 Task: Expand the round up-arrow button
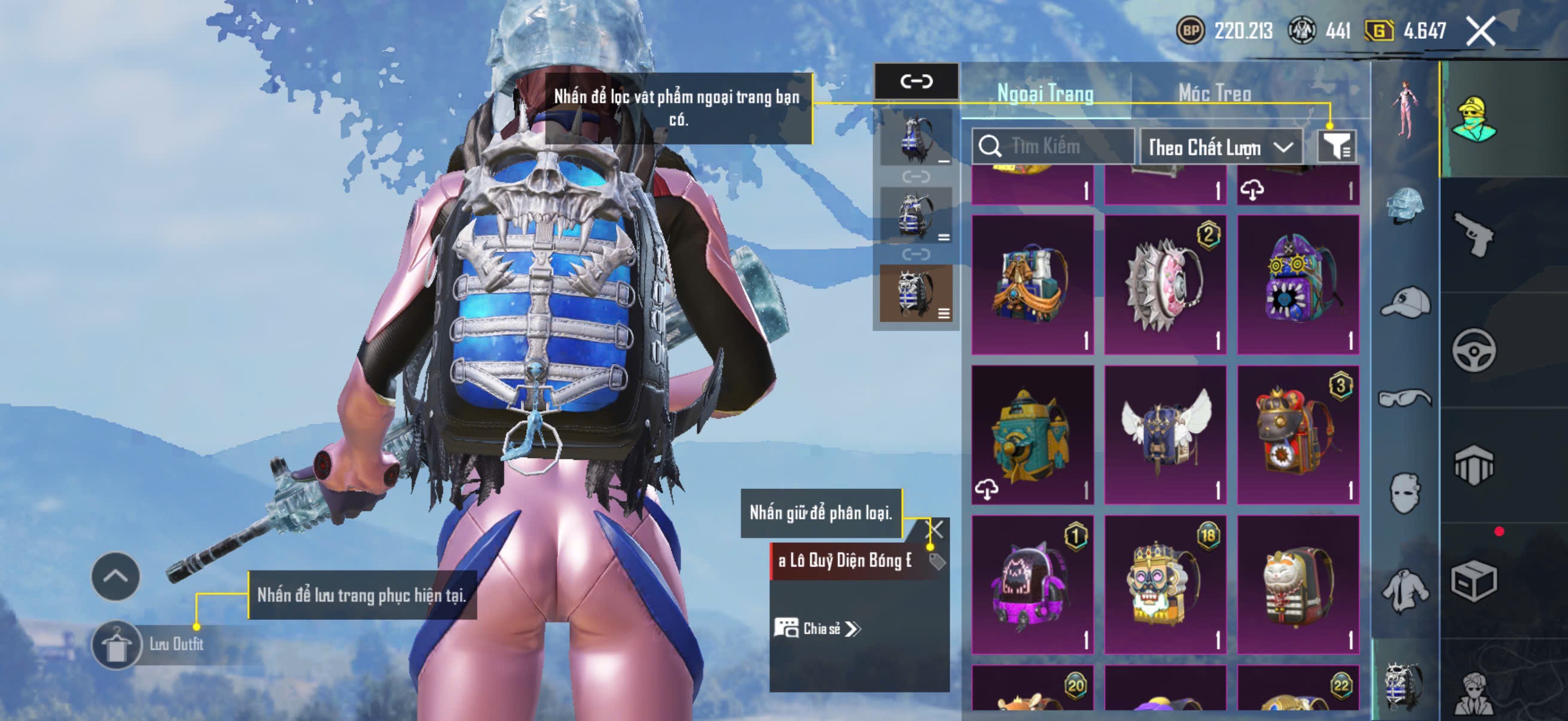click(115, 576)
